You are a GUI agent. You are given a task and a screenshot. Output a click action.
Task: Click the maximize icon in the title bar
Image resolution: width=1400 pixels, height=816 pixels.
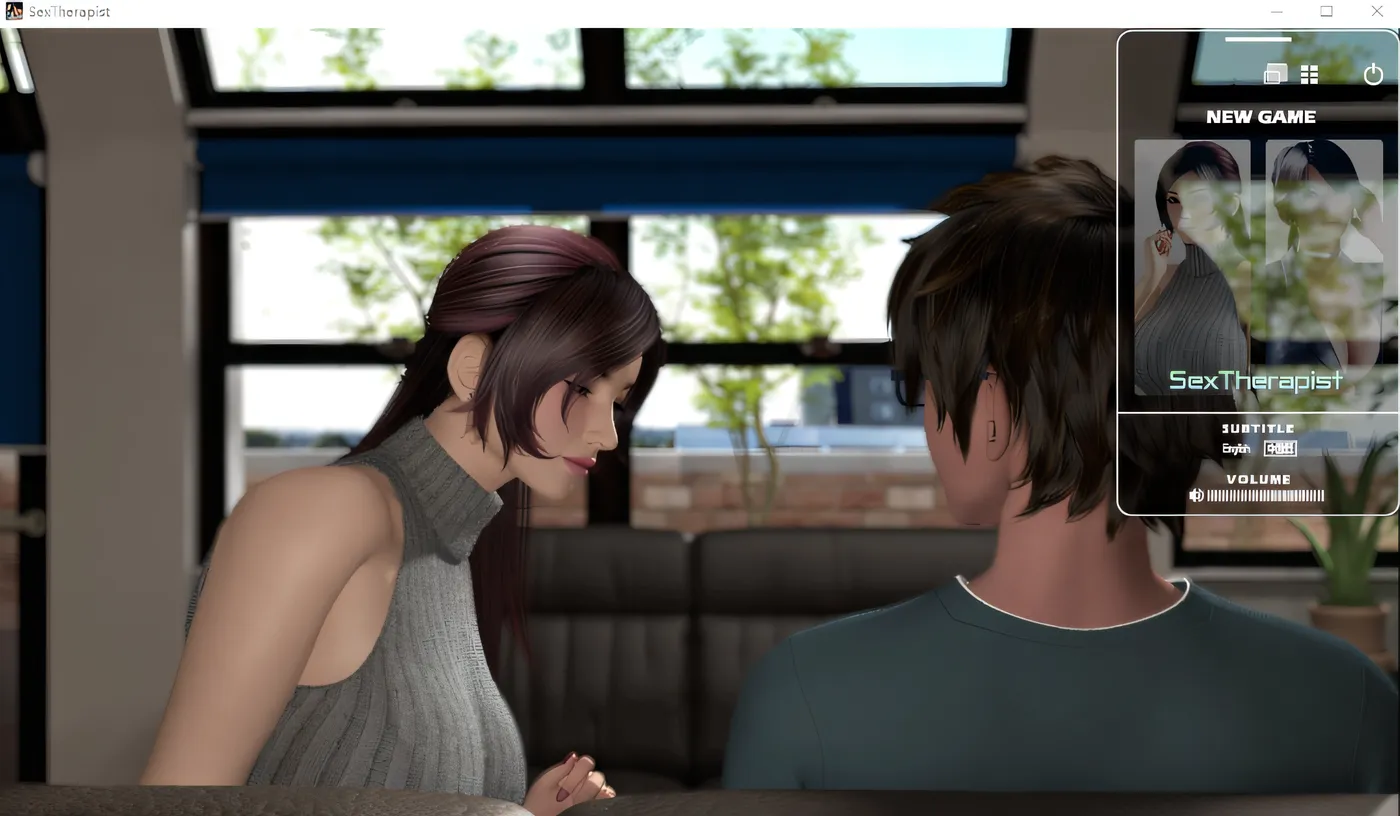click(1326, 11)
